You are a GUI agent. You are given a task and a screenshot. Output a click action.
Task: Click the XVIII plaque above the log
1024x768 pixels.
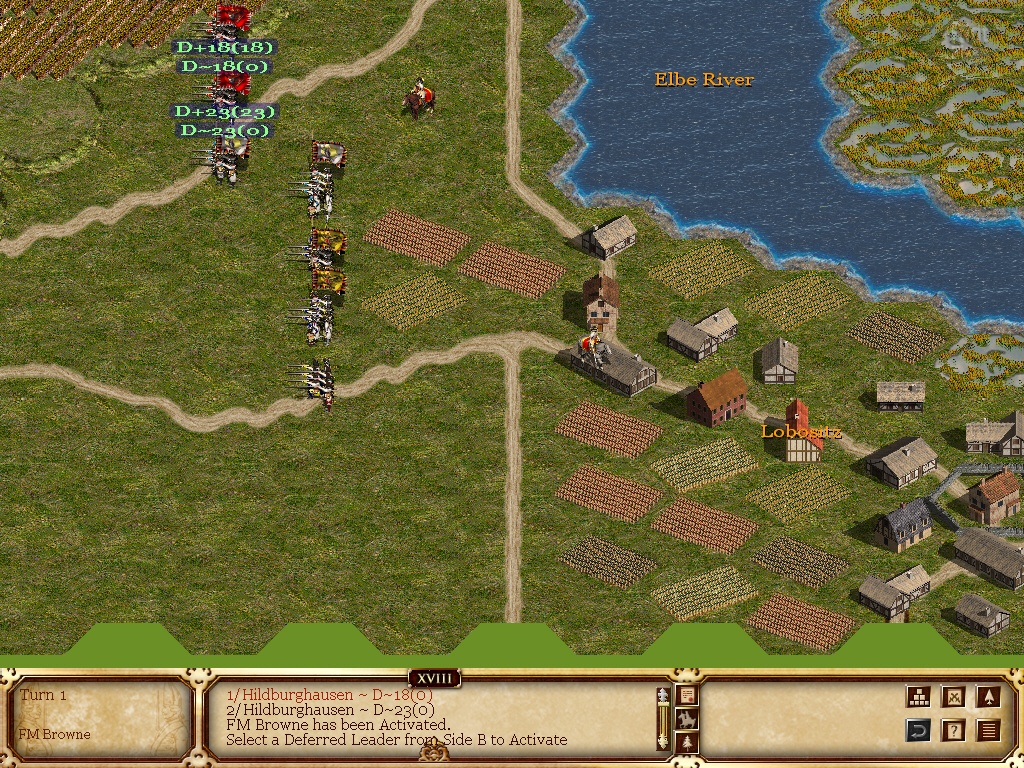[x=434, y=679]
